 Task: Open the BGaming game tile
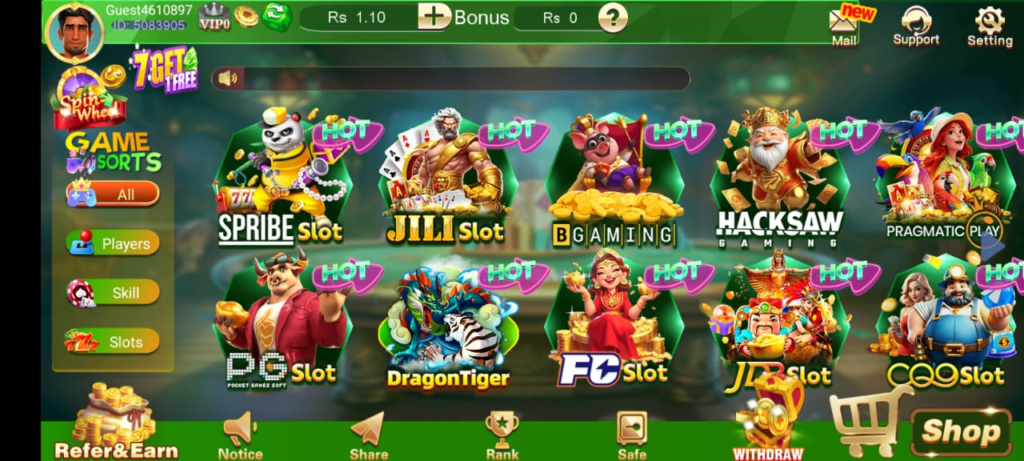(x=613, y=185)
